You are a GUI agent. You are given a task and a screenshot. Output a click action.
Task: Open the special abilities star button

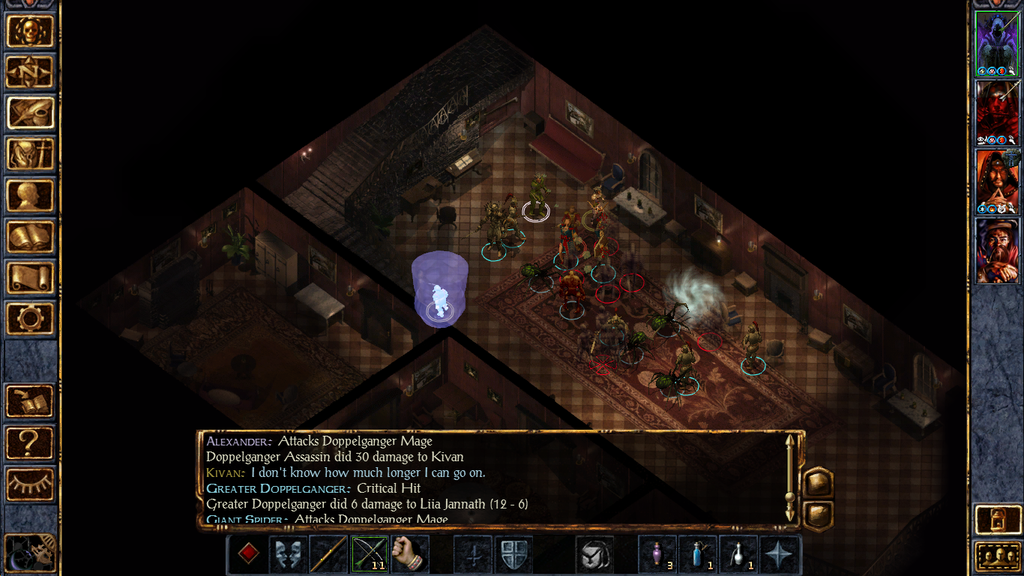779,554
